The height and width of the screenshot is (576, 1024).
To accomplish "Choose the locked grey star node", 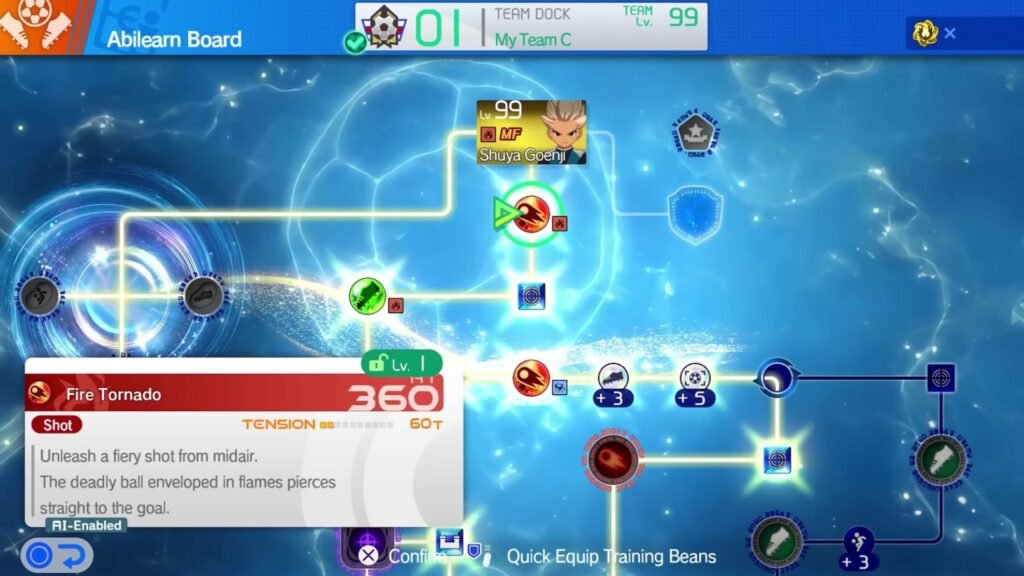I will [x=696, y=134].
